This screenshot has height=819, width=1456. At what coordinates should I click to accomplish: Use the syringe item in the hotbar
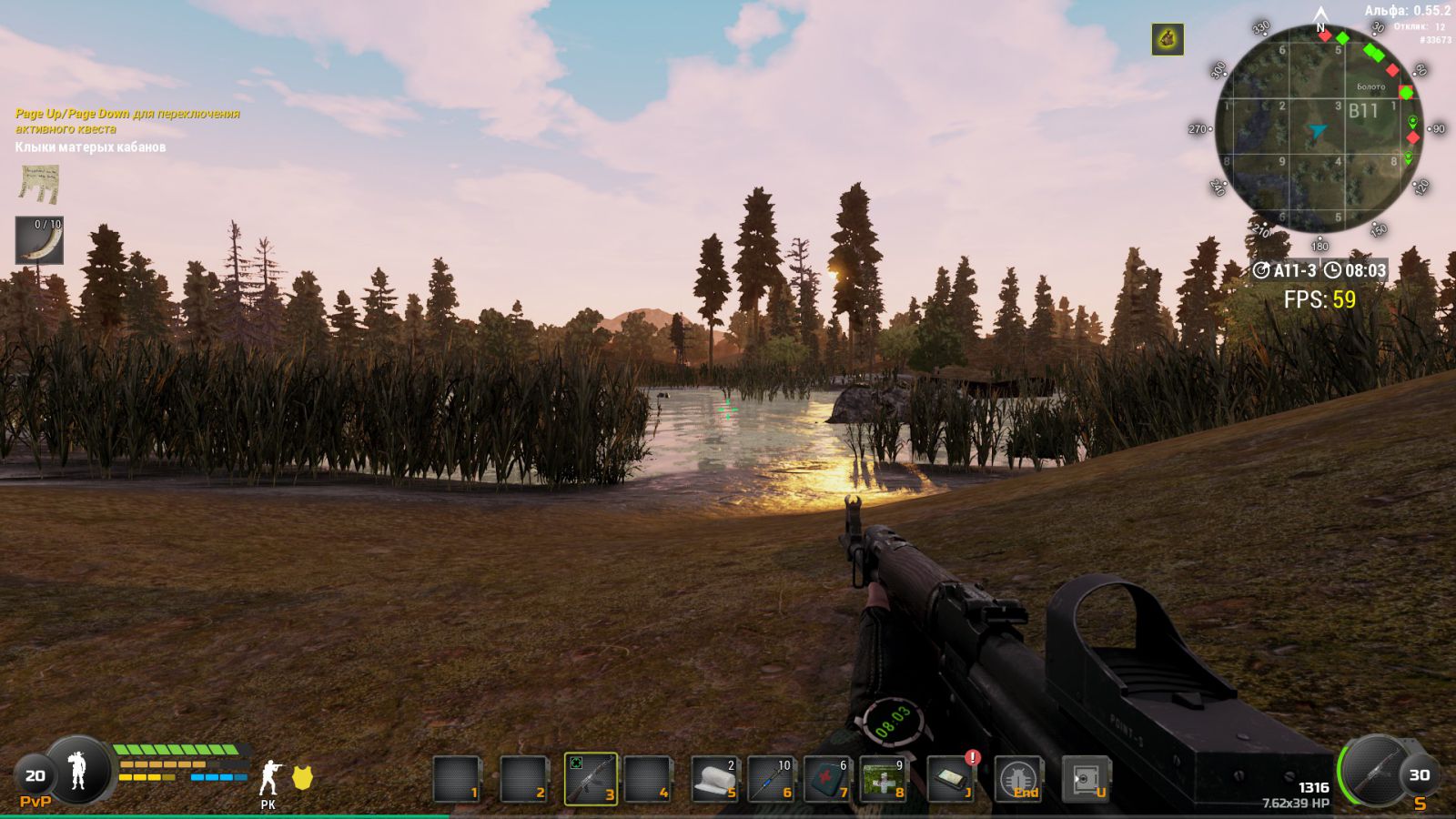pos(771,780)
